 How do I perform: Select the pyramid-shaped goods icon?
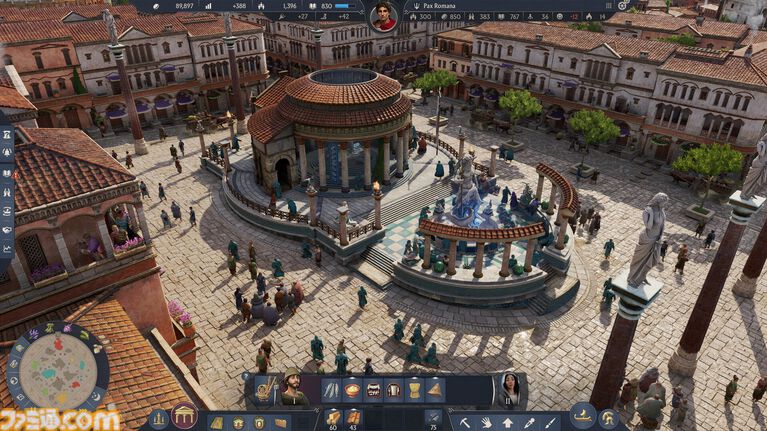[x=435, y=389]
